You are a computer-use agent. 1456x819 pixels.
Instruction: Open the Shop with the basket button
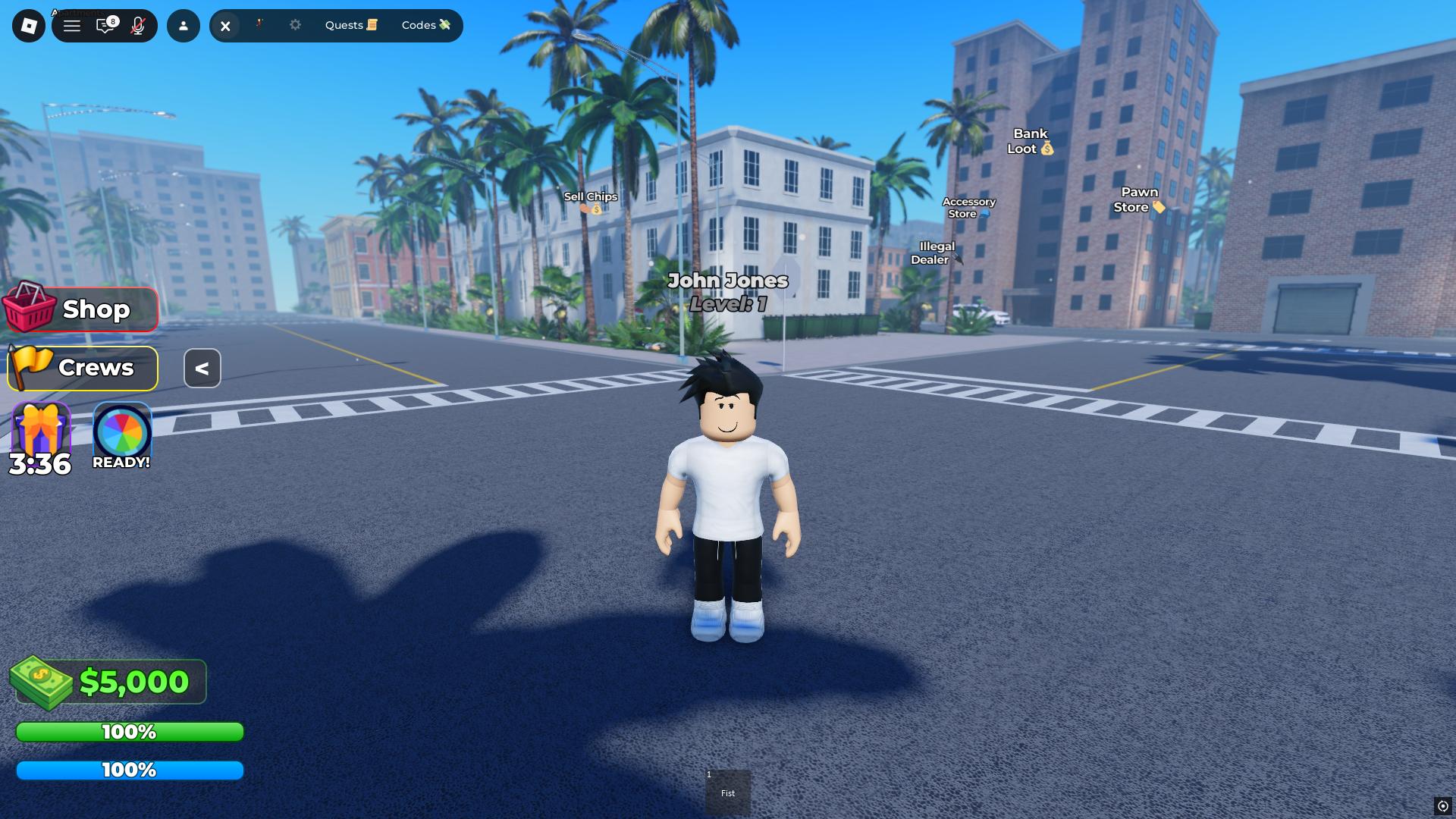[x=80, y=309]
